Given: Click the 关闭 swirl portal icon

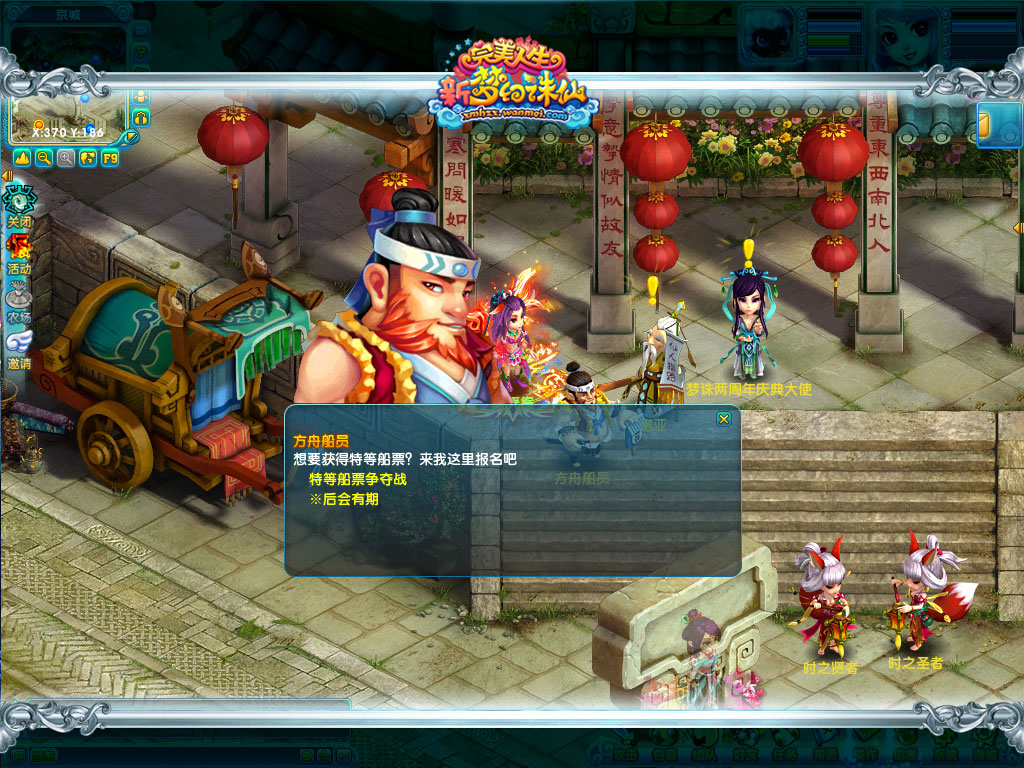Looking at the screenshot, I should point(19,203).
